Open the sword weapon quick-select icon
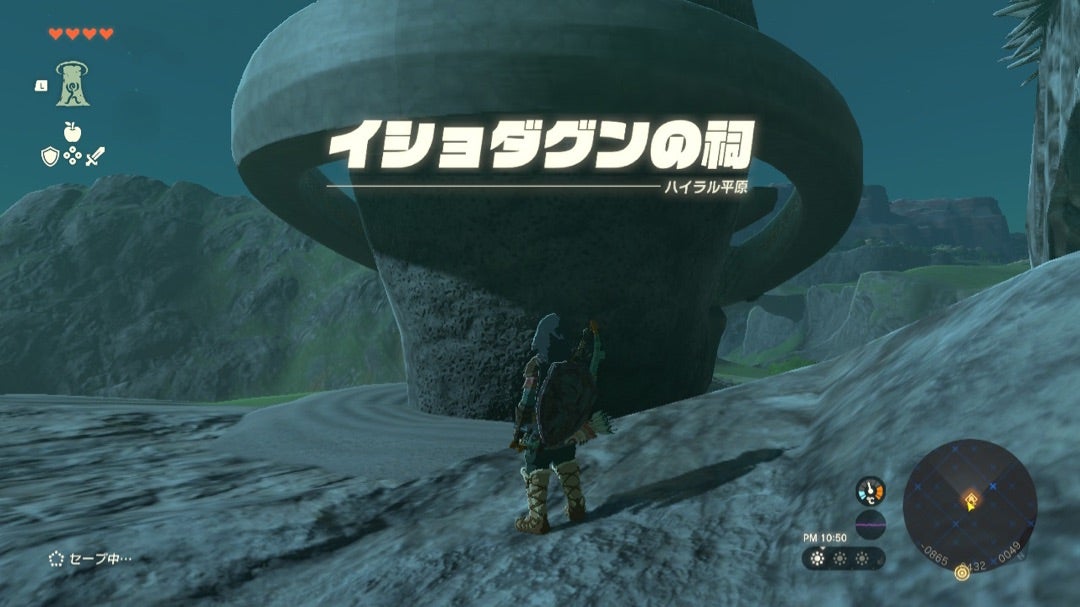The image size is (1080, 607). point(95,155)
